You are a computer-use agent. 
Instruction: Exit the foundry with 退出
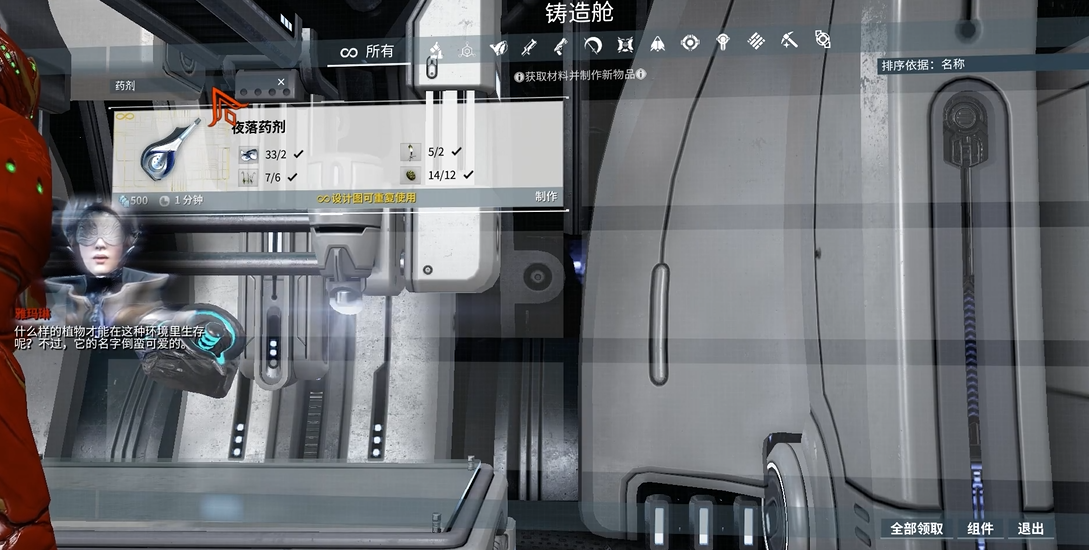click(x=1031, y=529)
